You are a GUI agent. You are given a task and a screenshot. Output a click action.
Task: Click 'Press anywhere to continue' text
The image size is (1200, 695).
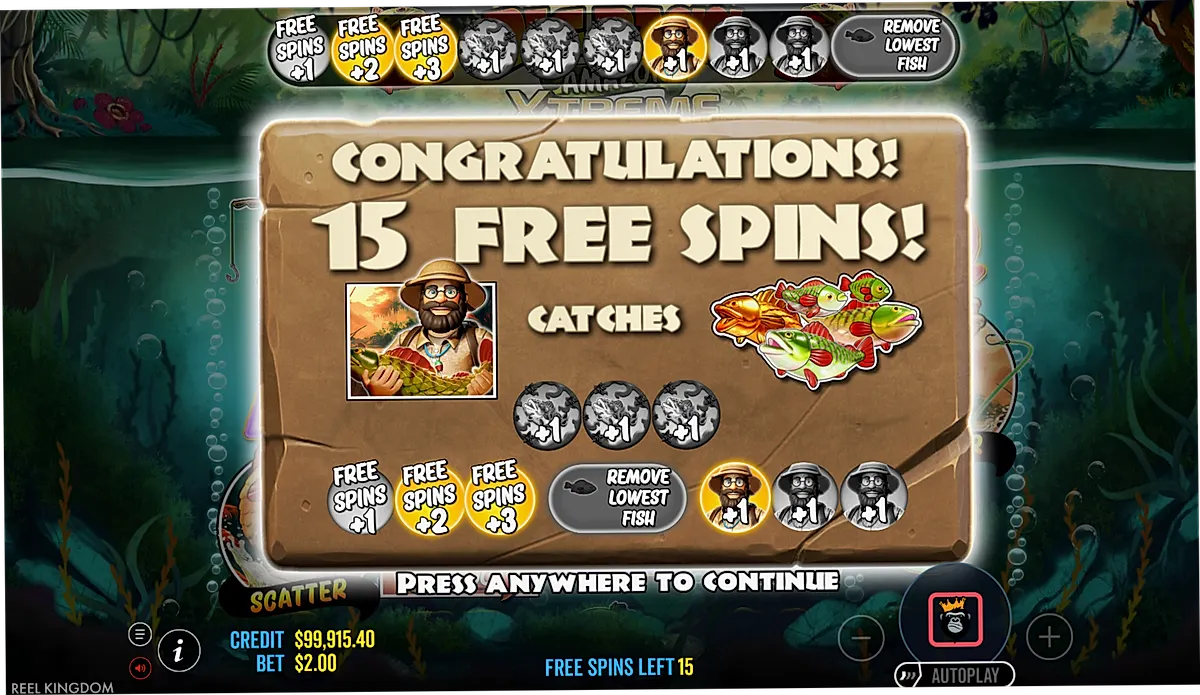coord(617,581)
